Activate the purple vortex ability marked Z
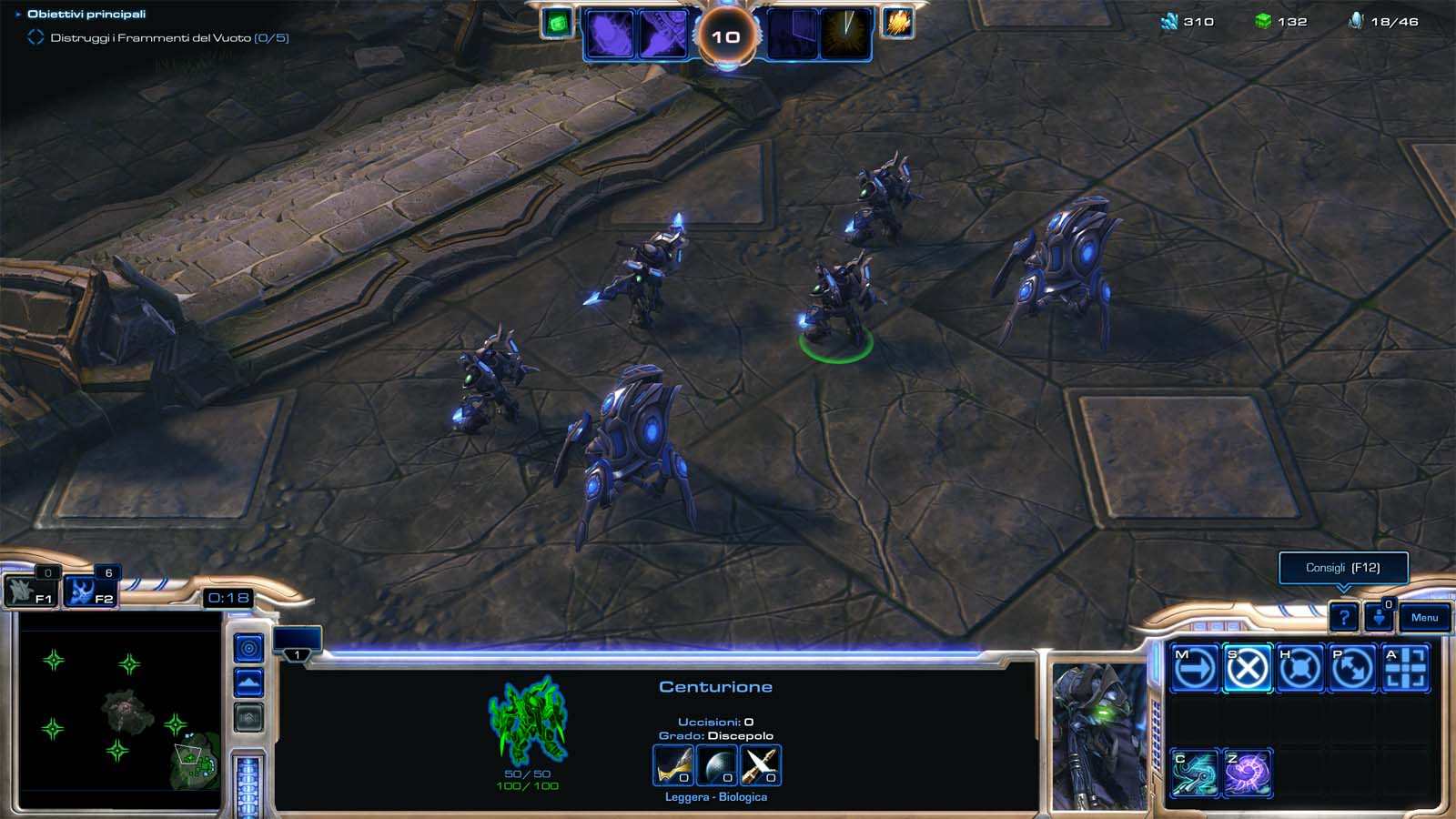Image resolution: width=1456 pixels, height=819 pixels. click(x=1247, y=773)
